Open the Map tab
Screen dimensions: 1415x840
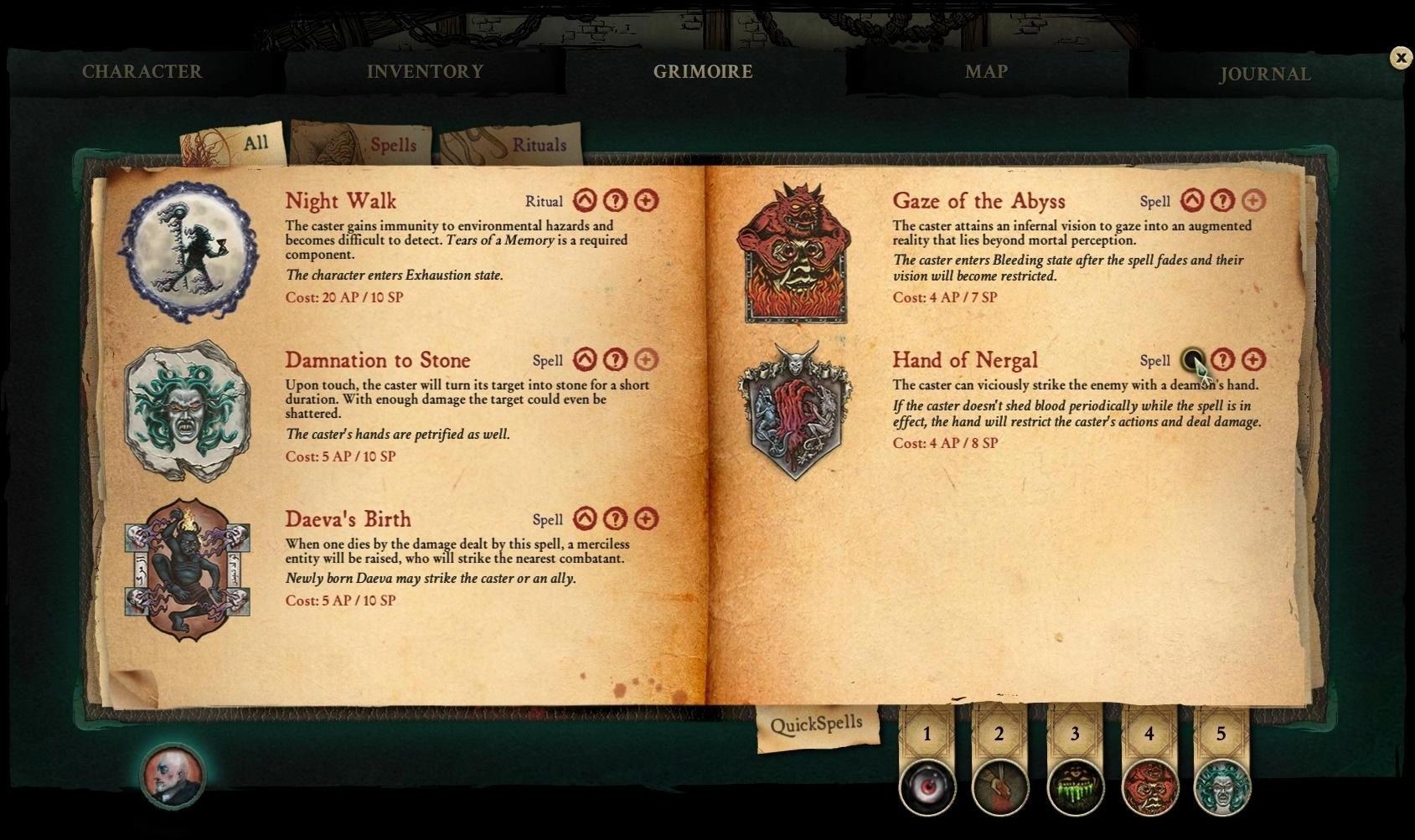click(x=986, y=72)
